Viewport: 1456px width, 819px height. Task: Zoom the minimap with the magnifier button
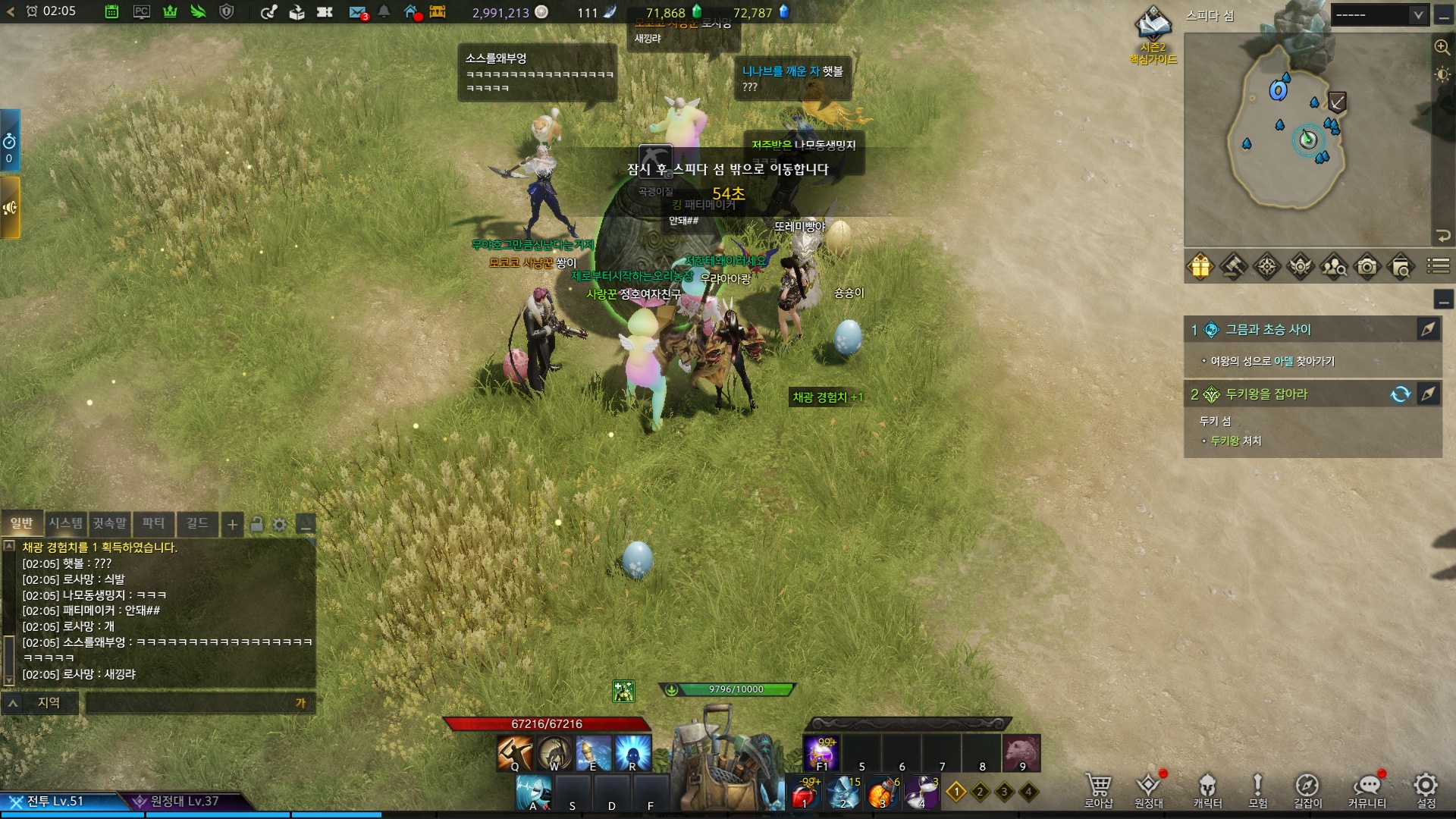click(x=1442, y=47)
